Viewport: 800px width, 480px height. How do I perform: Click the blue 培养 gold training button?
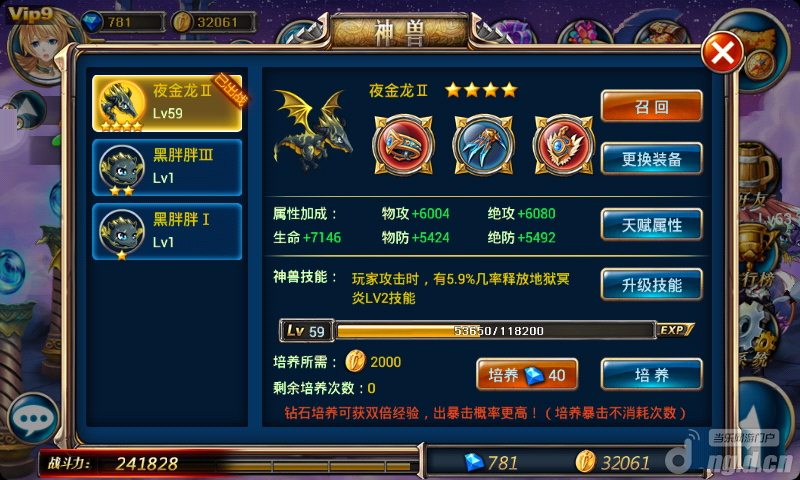(x=651, y=375)
